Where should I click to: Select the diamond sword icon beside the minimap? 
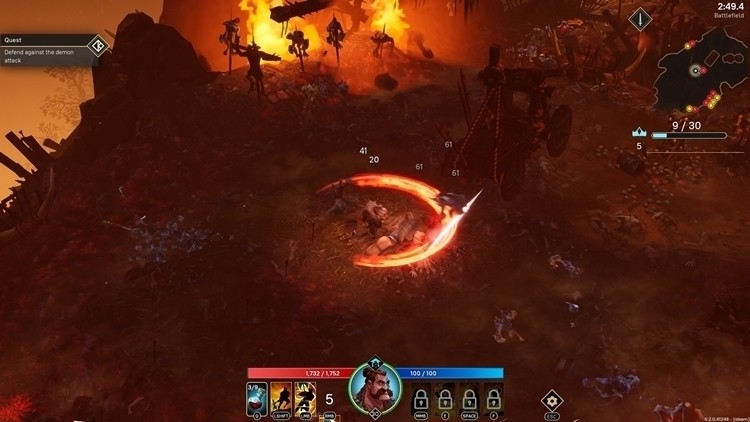click(640, 19)
